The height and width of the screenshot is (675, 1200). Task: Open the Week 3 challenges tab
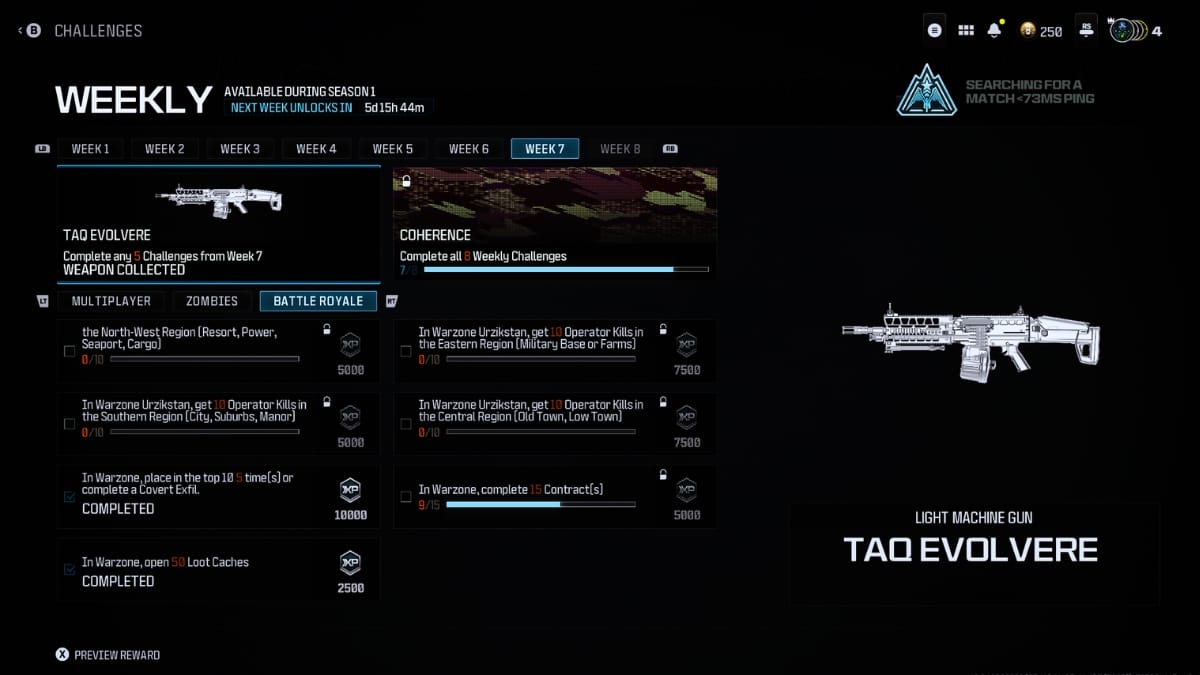tap(240, 149)
